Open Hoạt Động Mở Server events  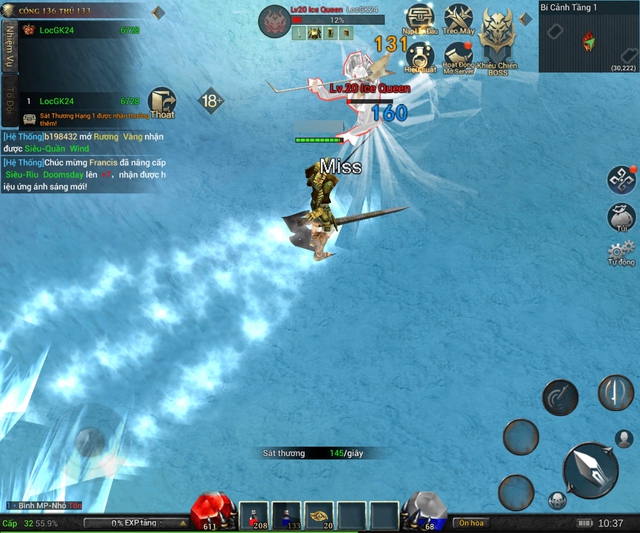[458, 56]
